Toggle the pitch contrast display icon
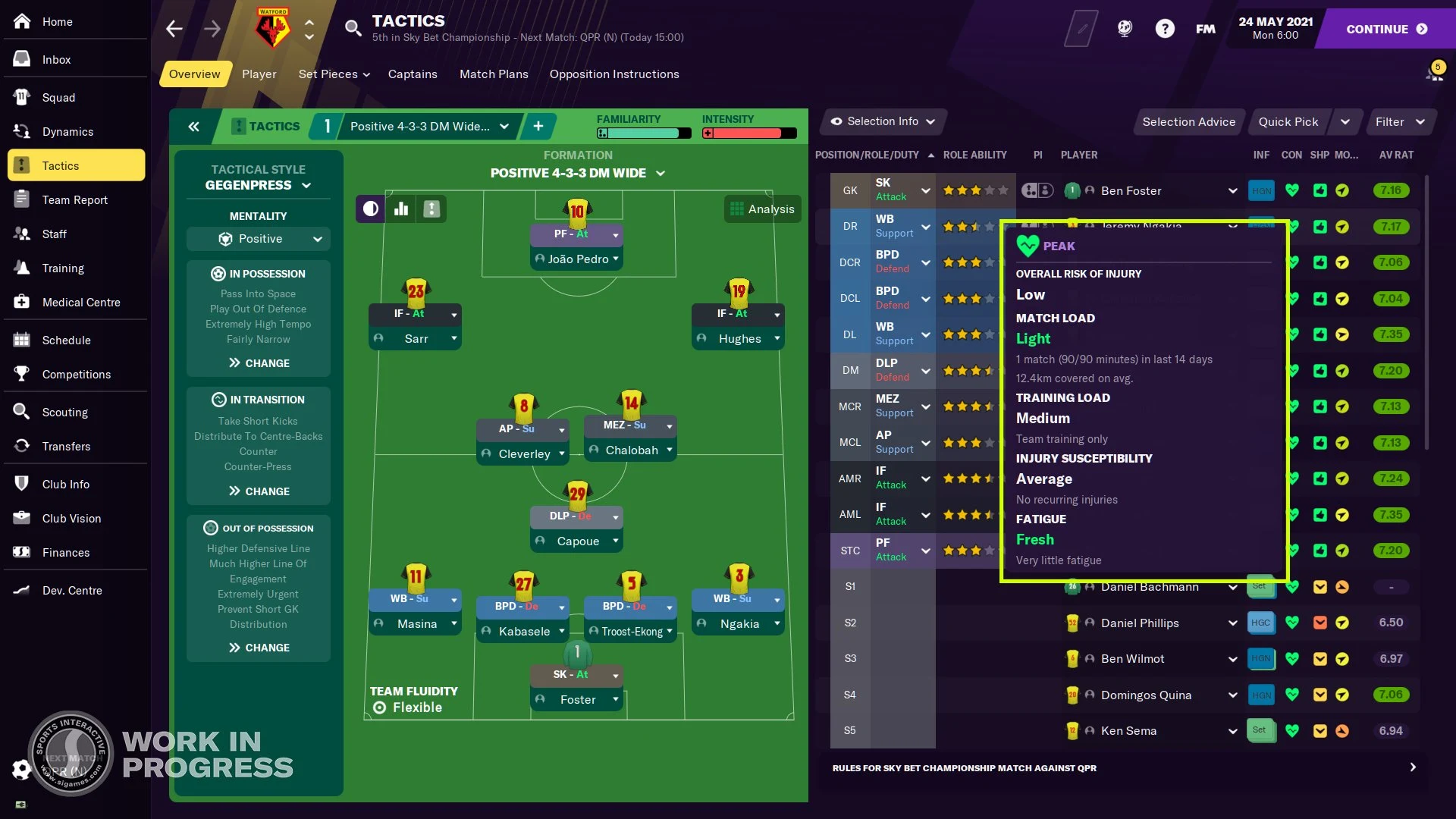Image resolution: width=1456 pixels, height=819 pixels. tap(369, 209)
